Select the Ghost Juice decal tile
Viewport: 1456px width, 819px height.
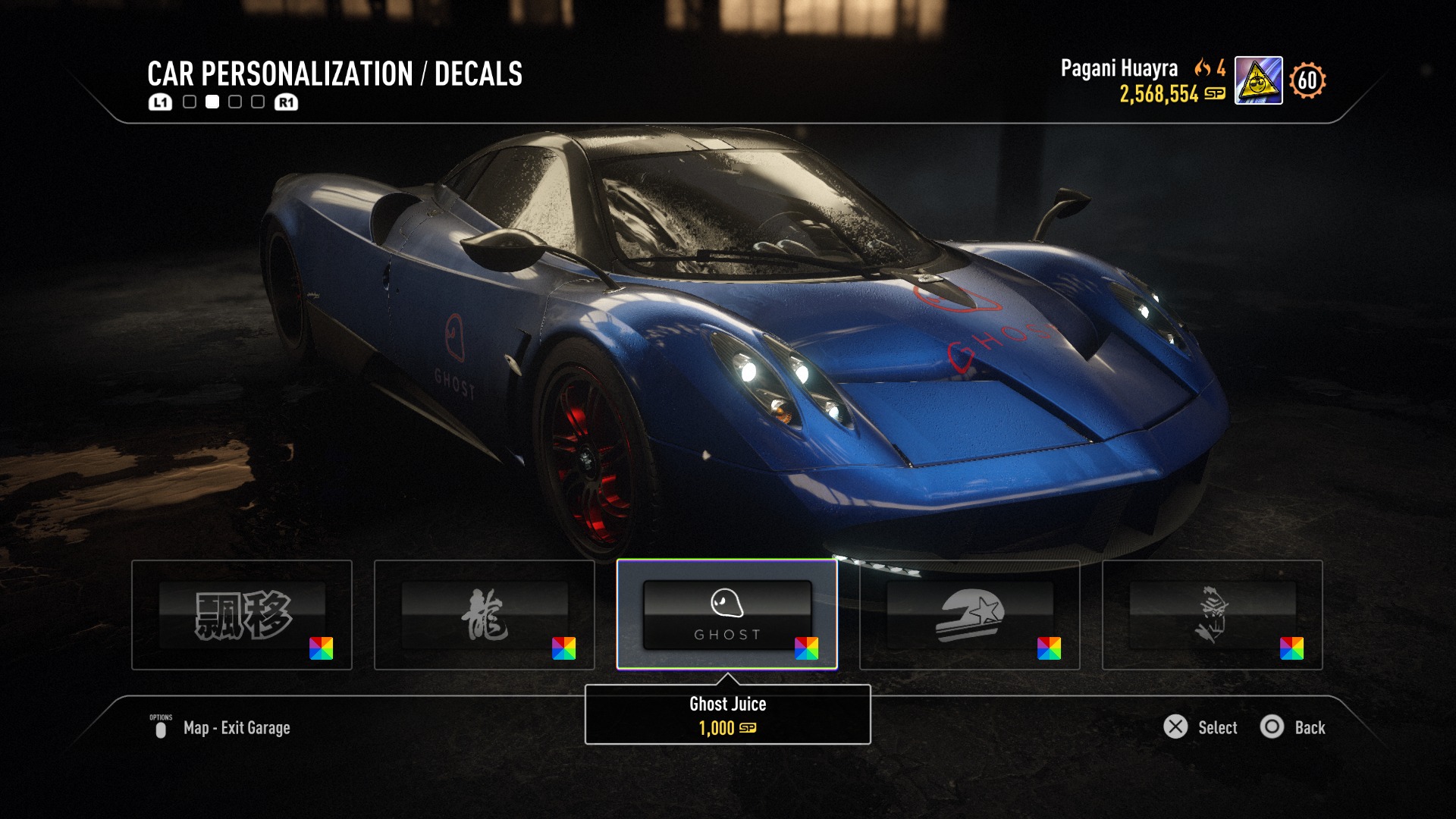pyautogui.click(x=726, y=614)
